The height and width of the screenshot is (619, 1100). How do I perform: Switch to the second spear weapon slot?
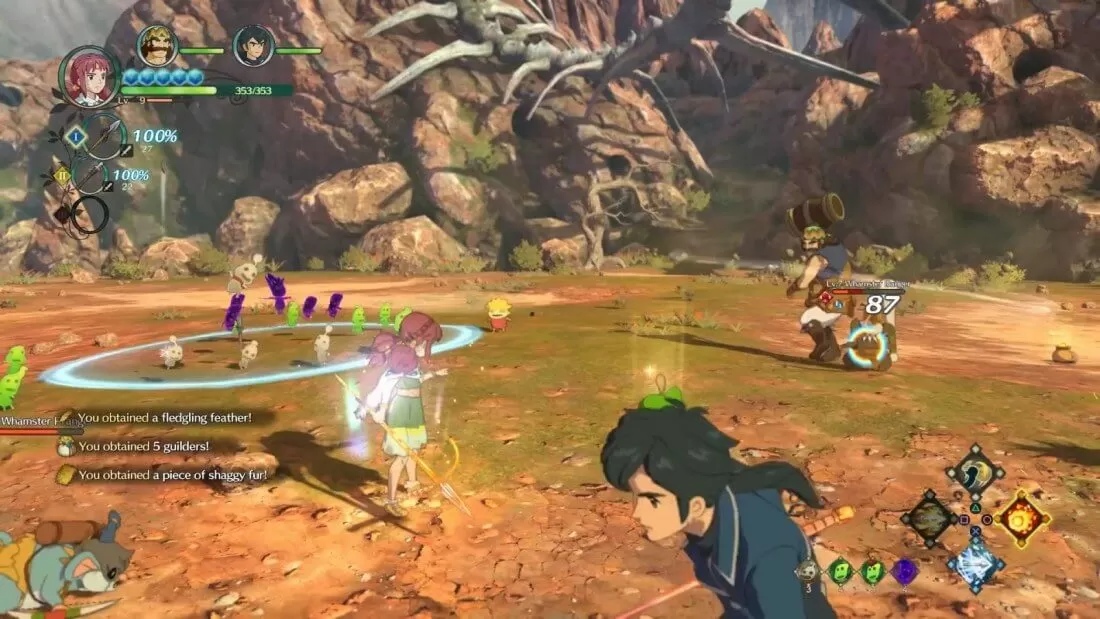(92, 178)
